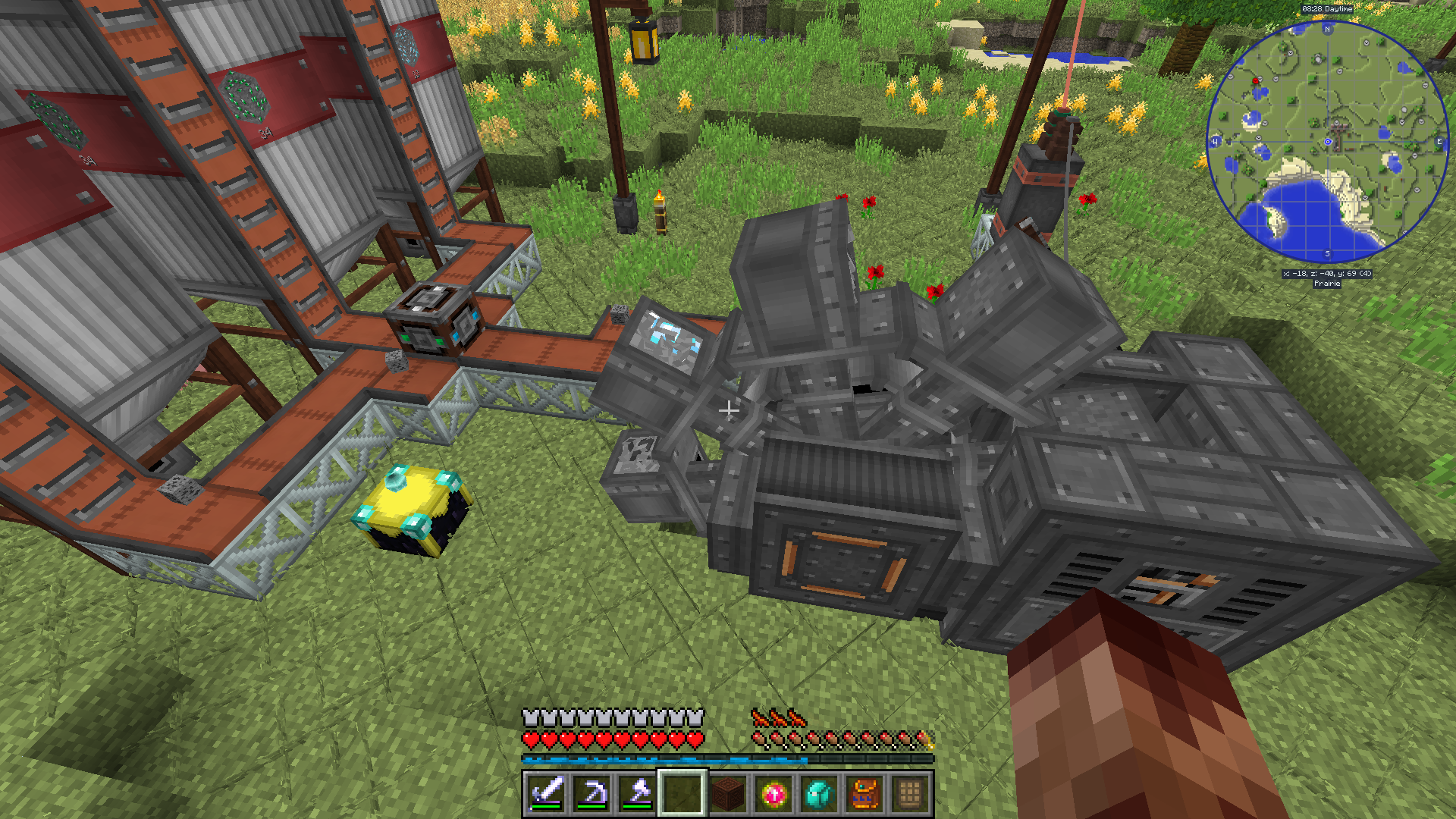Click the red waypoint marker on minimap

click(x=1256, y=81)
